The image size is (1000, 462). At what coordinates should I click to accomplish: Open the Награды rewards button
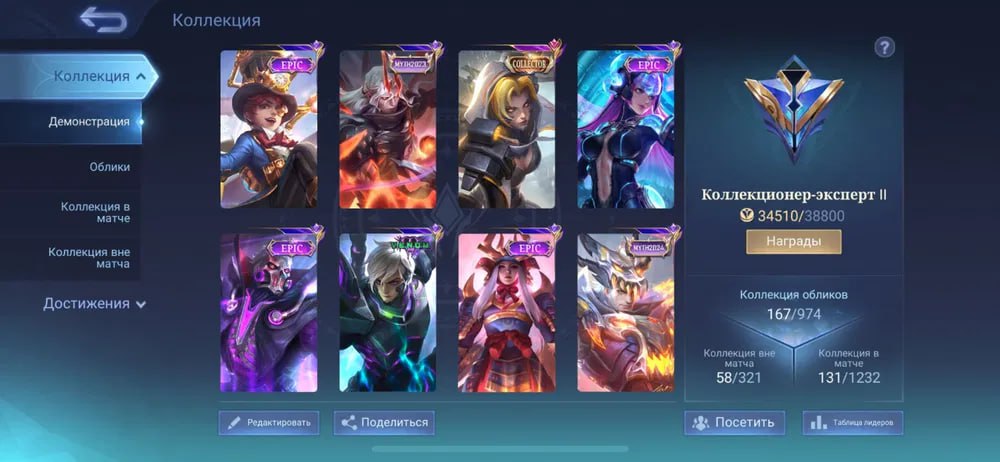point(793,242)
